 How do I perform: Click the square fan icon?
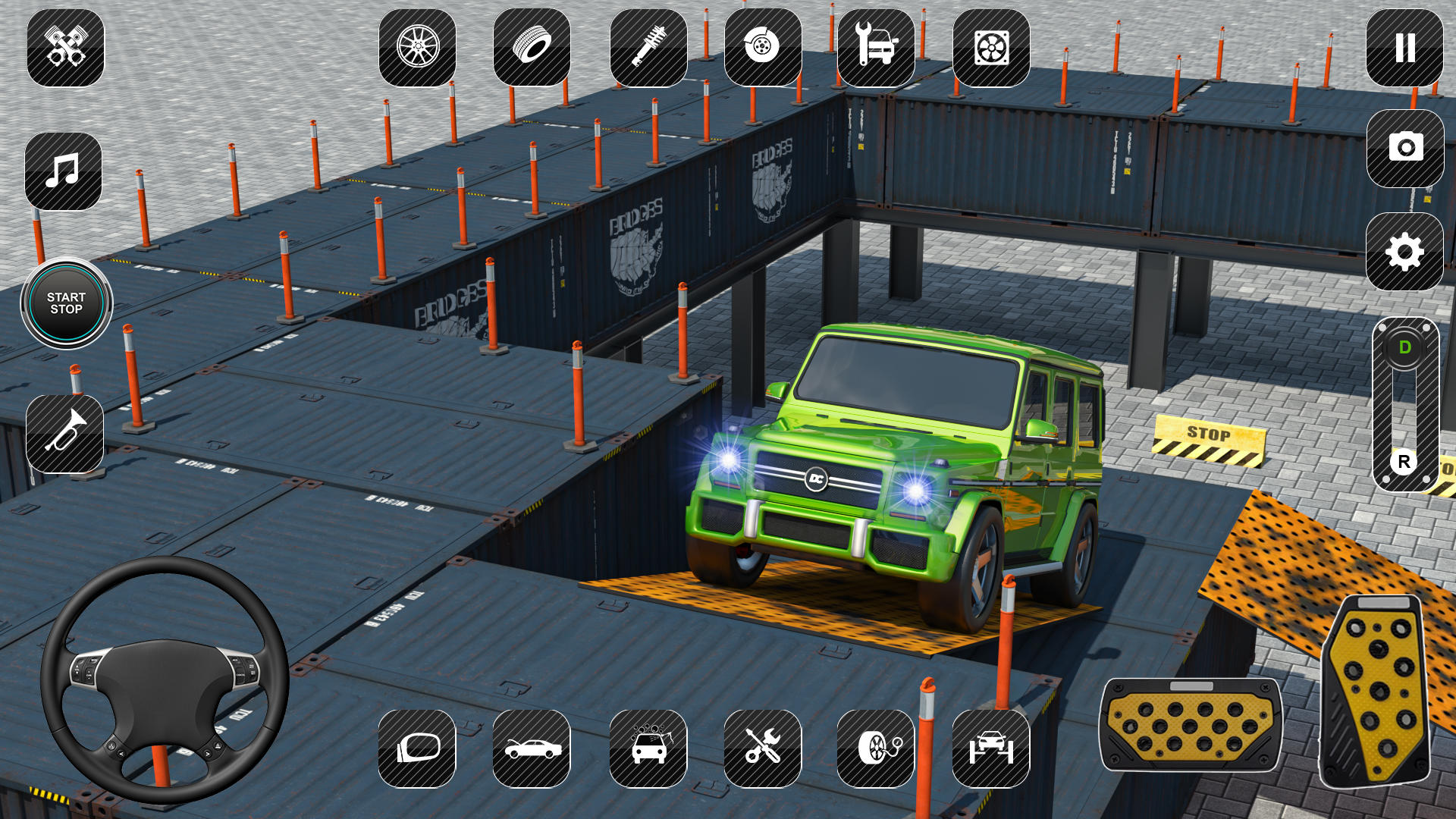[991, 49]
